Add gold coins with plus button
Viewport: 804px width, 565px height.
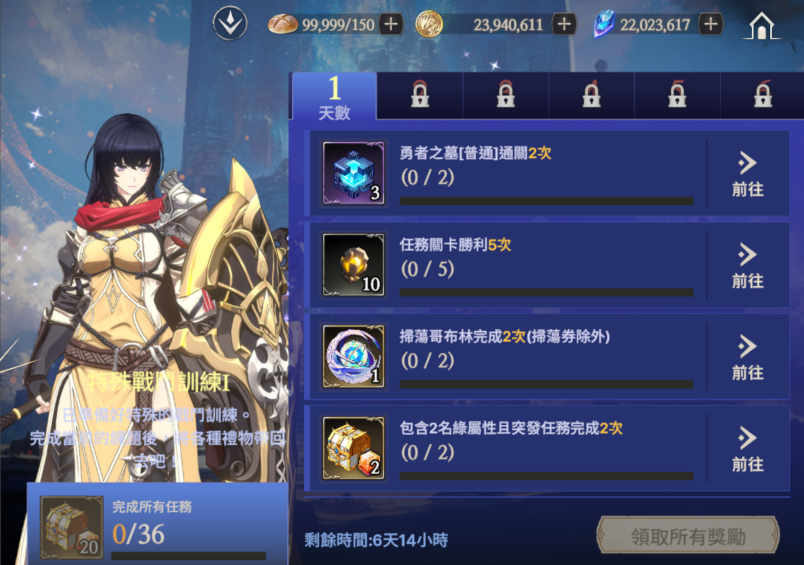[564, 24]
